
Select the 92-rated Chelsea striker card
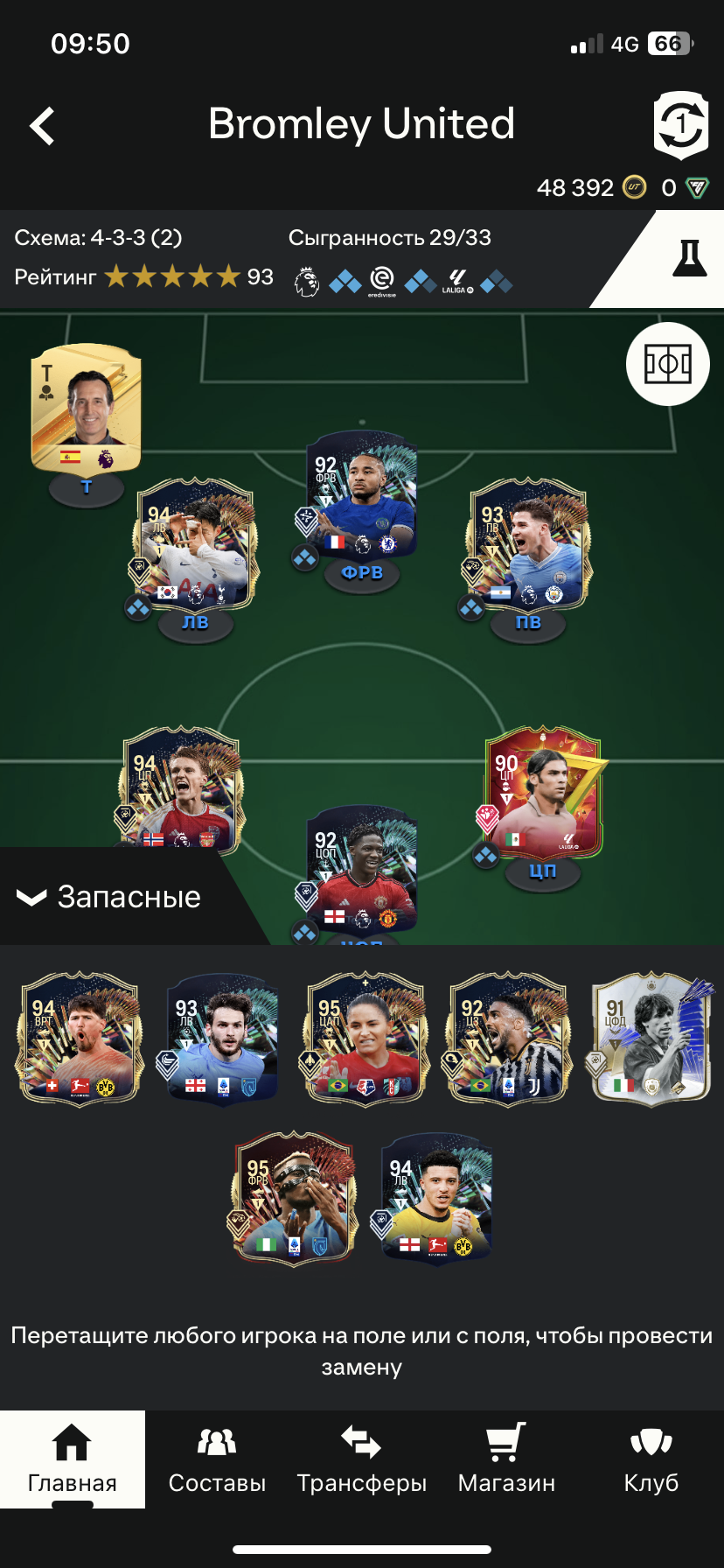(x=361, y=497)
